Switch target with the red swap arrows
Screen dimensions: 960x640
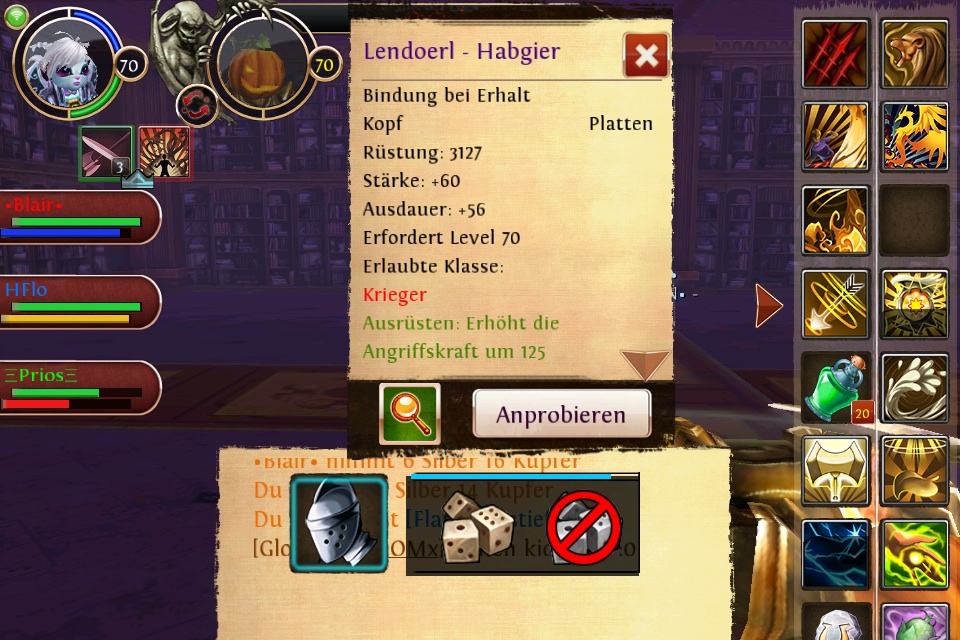[x=197, y=106]
